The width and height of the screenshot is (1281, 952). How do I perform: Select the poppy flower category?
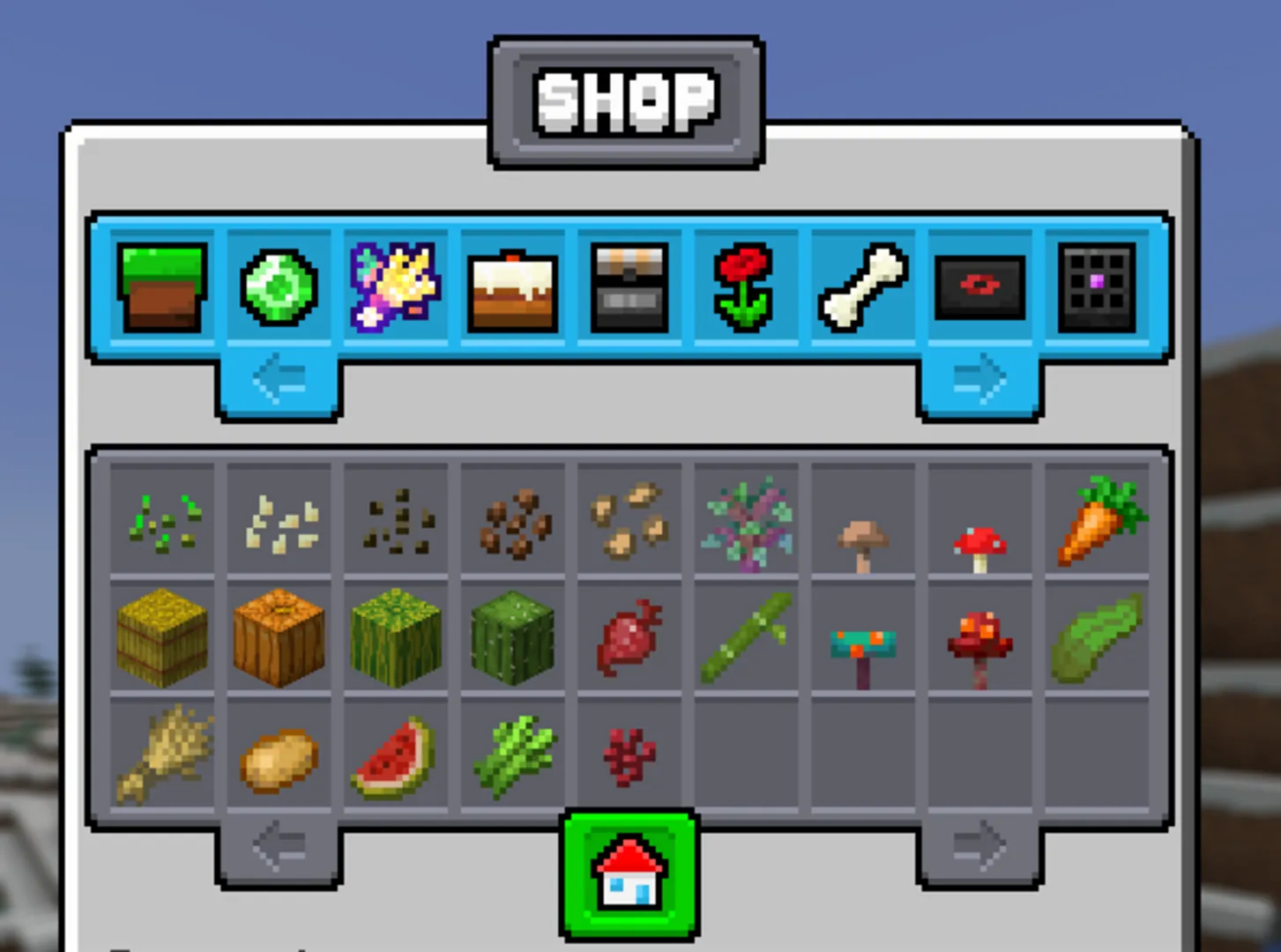(747, 288)
